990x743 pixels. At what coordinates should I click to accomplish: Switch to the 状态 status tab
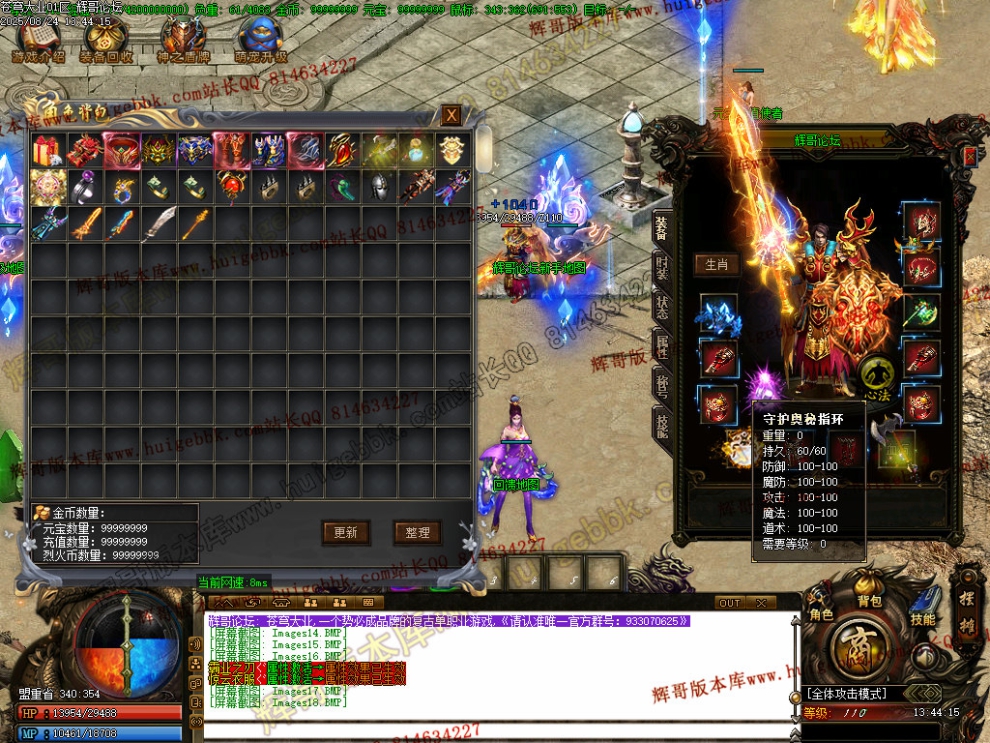tap(661, 306)
